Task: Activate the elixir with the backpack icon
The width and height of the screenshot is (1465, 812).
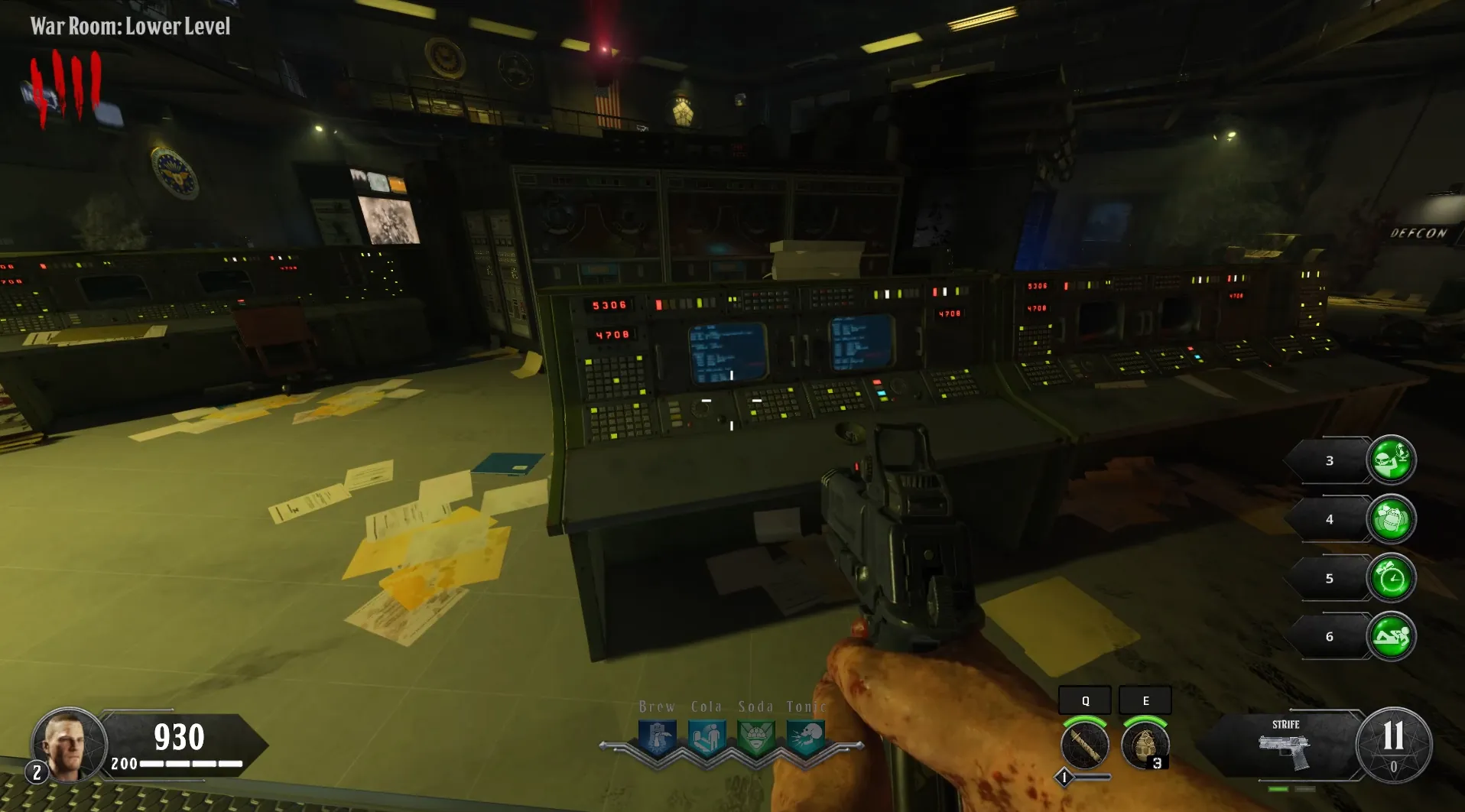Action: click(1391, 519)
